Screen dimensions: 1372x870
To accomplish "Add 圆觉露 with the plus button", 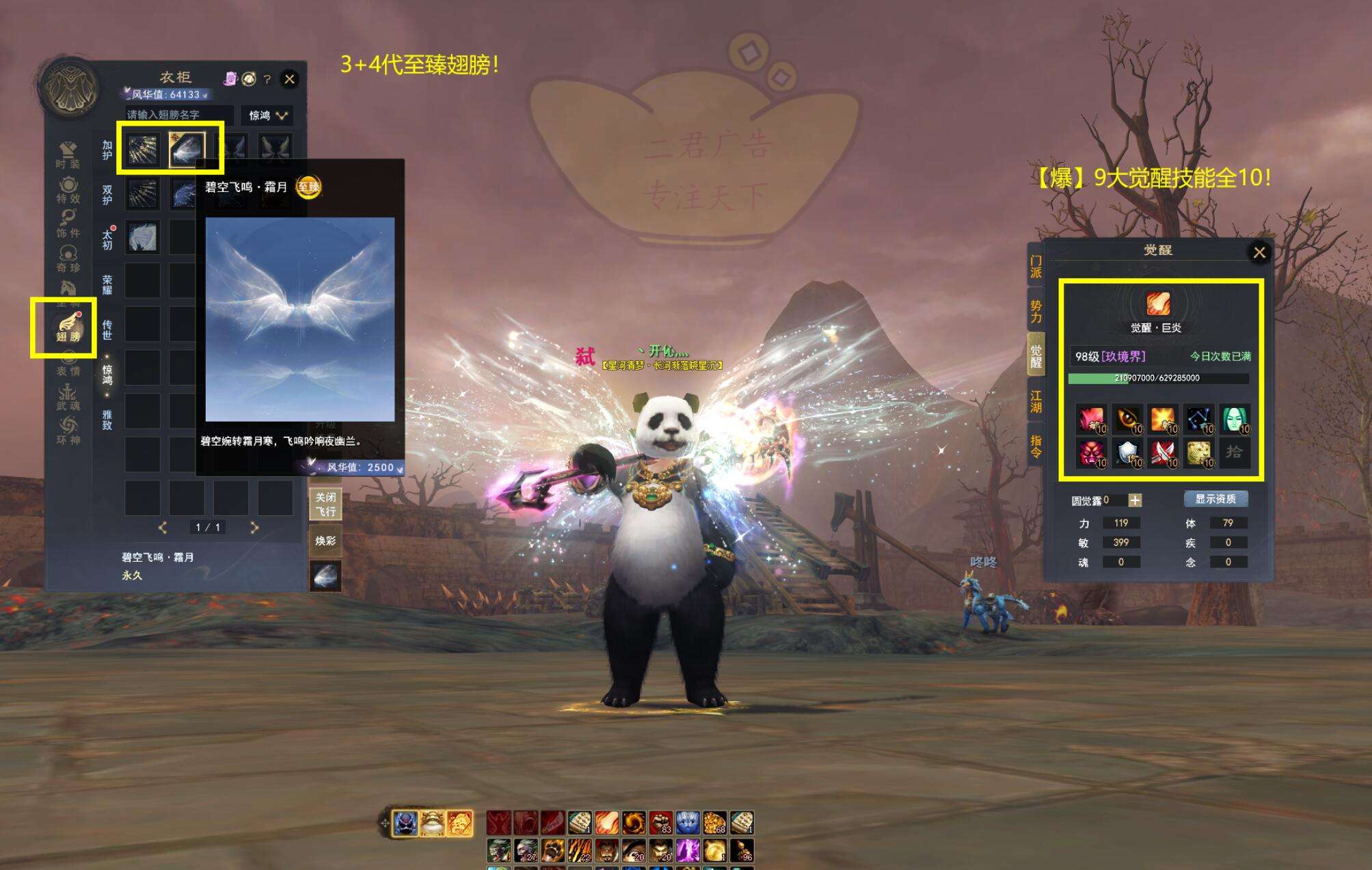I will click(1135, 500).
